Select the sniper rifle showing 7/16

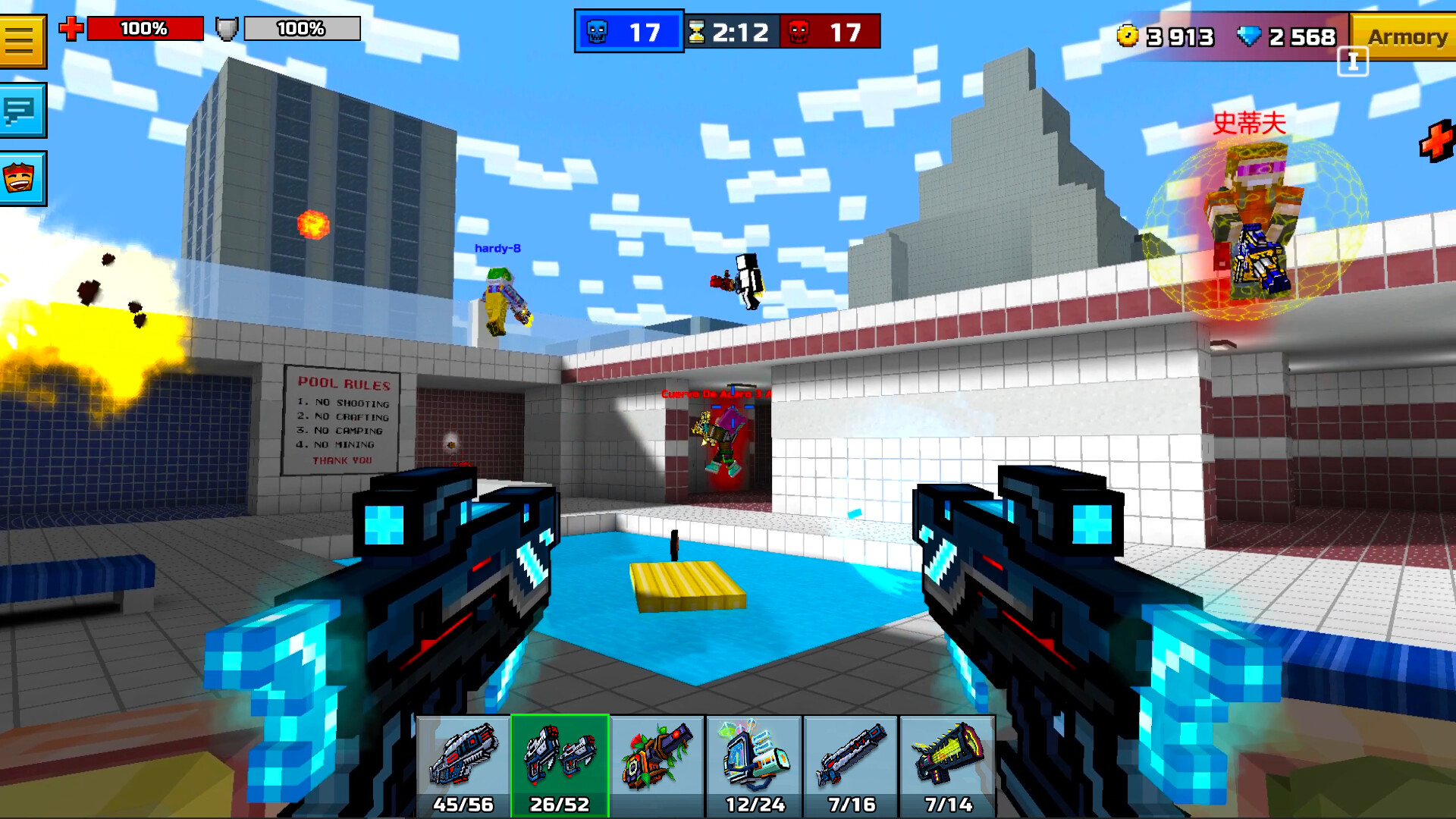[x=850, y=762]
